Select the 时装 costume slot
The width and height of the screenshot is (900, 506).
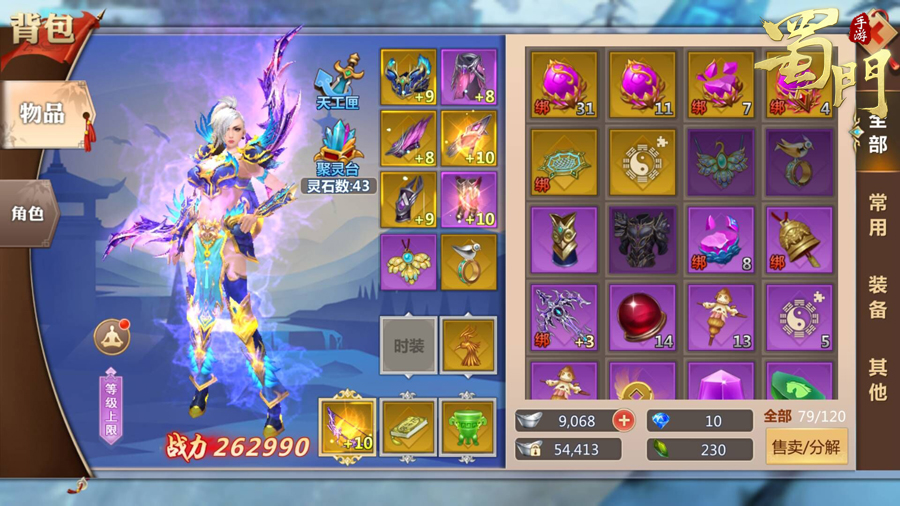tap(408, 346)
